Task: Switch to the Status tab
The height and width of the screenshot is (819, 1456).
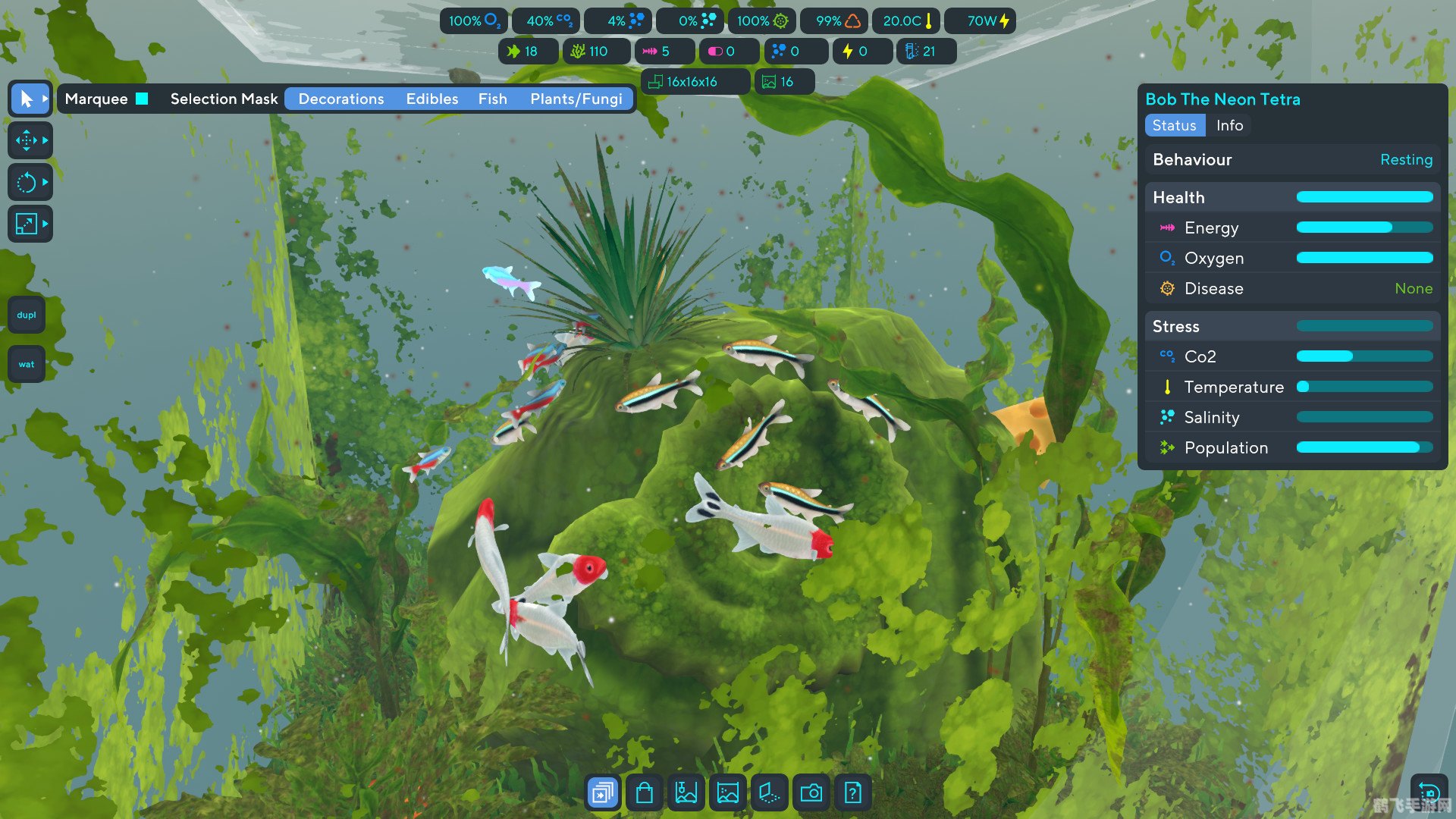Action: coord(1175,125)
